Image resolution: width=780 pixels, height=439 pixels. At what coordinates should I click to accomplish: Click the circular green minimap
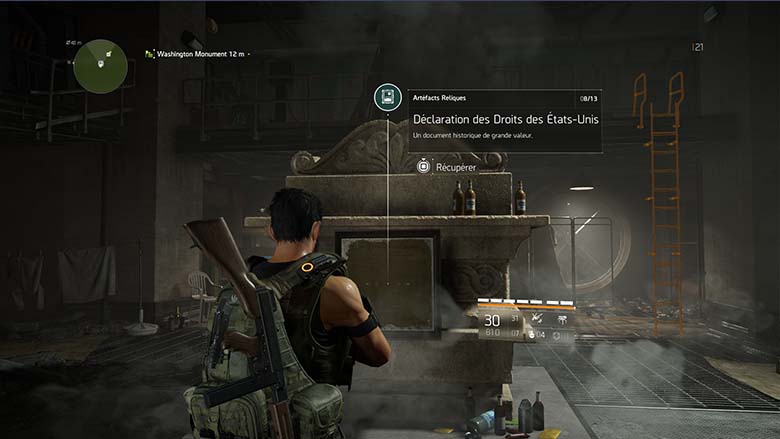coord(101,66)
